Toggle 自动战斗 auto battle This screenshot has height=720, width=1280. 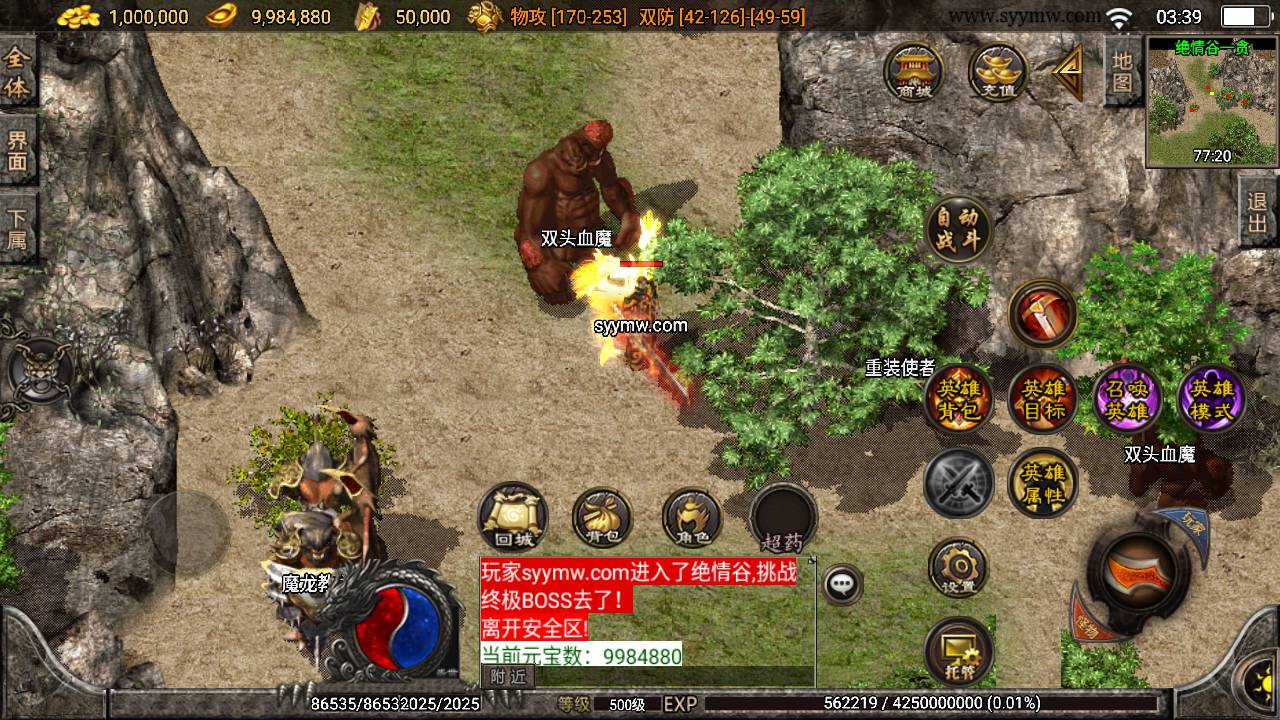click(x=958, y=229)
